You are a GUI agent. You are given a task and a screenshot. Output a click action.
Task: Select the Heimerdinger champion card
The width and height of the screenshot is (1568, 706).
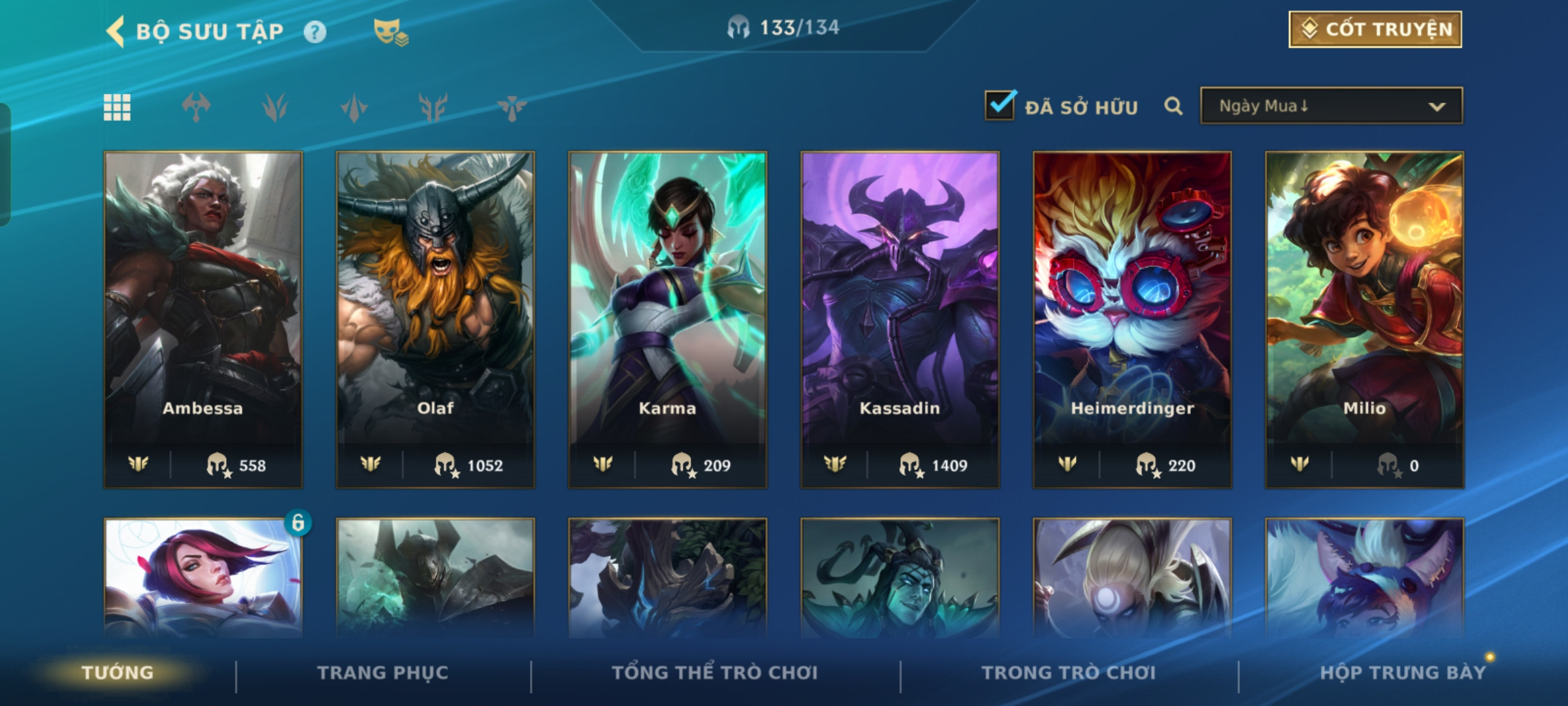point(1132,319)
